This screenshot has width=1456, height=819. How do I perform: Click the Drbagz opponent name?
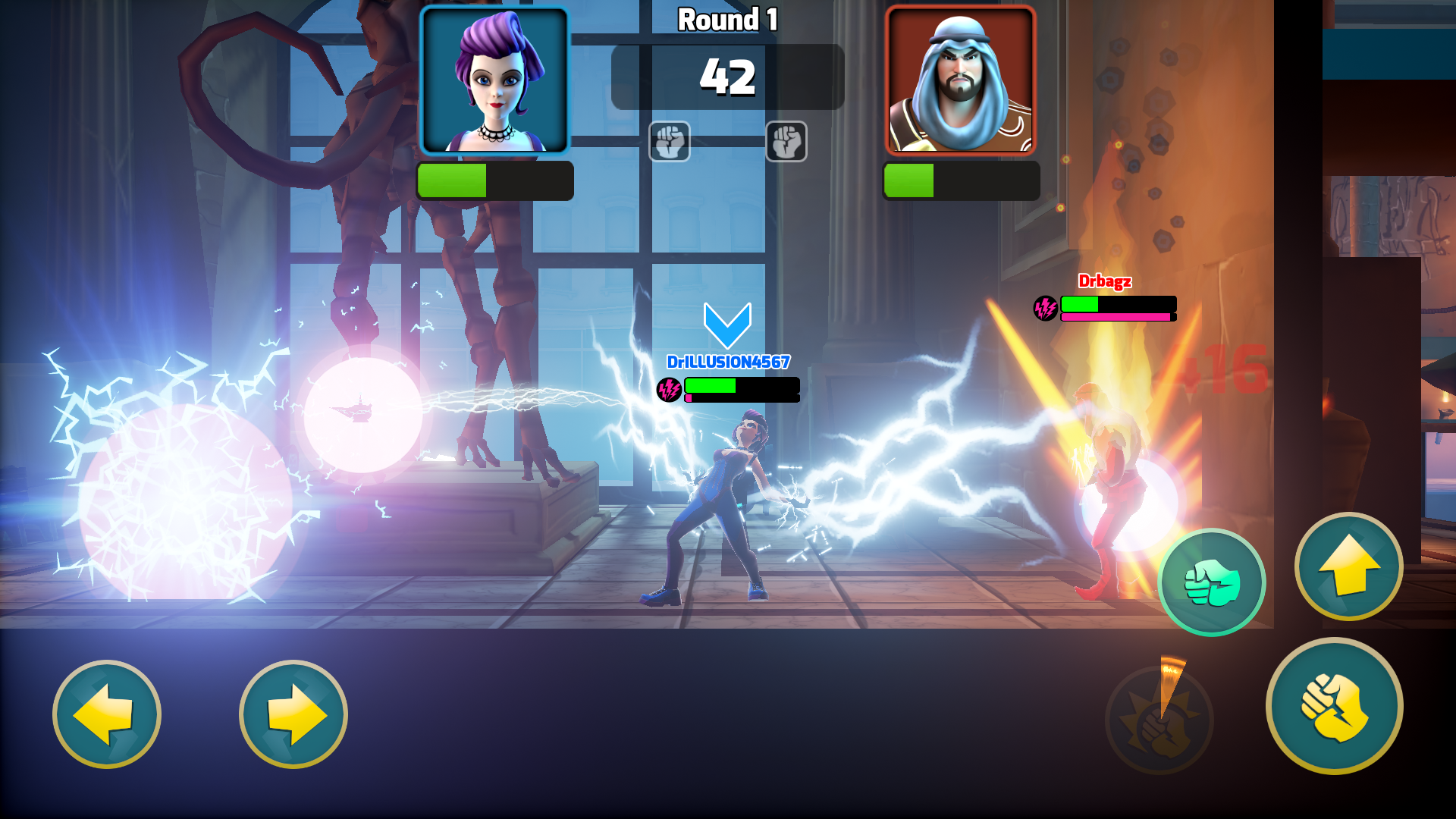1106,281
